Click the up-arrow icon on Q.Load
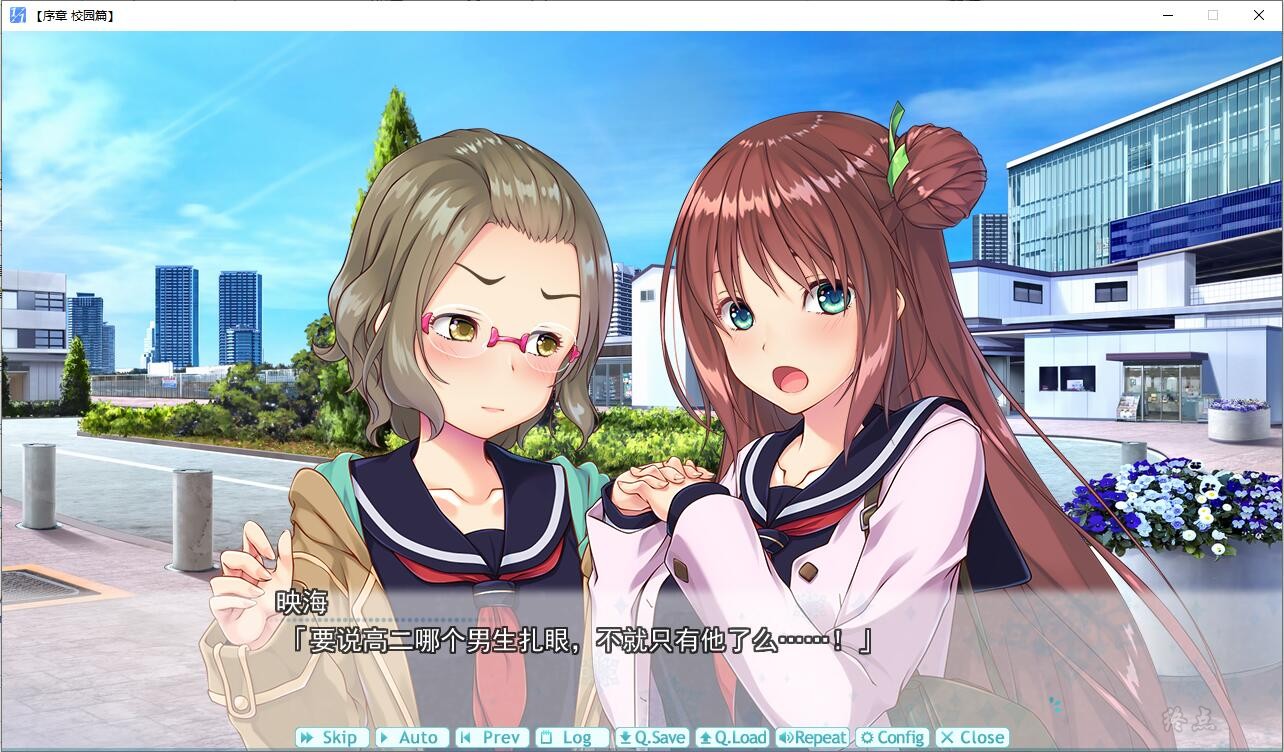 (705, 737)
